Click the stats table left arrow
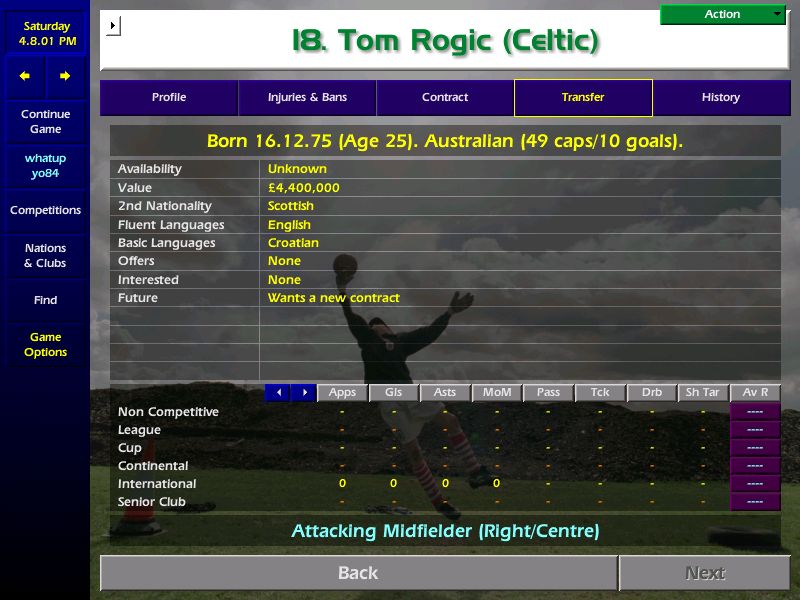 (278, 393)
